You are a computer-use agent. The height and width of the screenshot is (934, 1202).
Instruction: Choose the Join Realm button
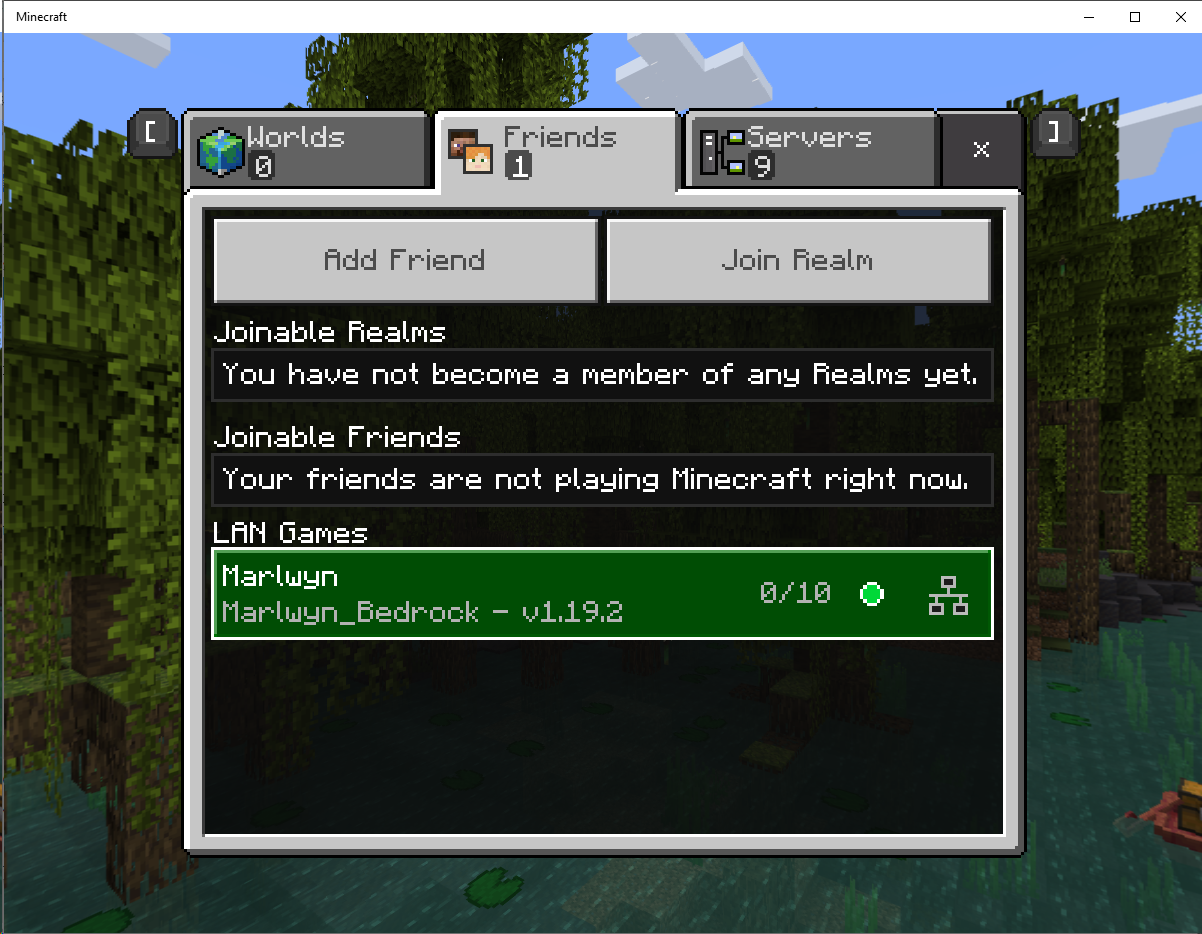click(x=798, y=261)
